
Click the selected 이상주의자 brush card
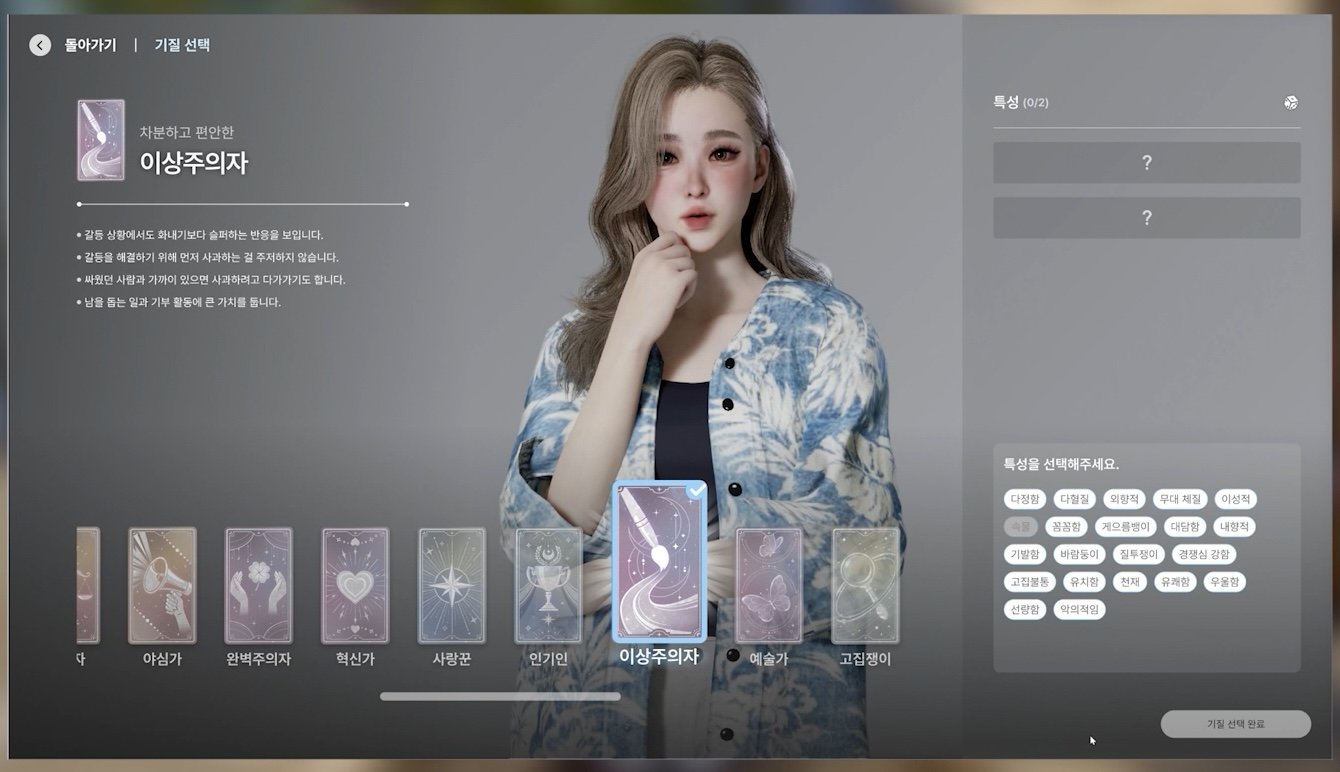659,562
